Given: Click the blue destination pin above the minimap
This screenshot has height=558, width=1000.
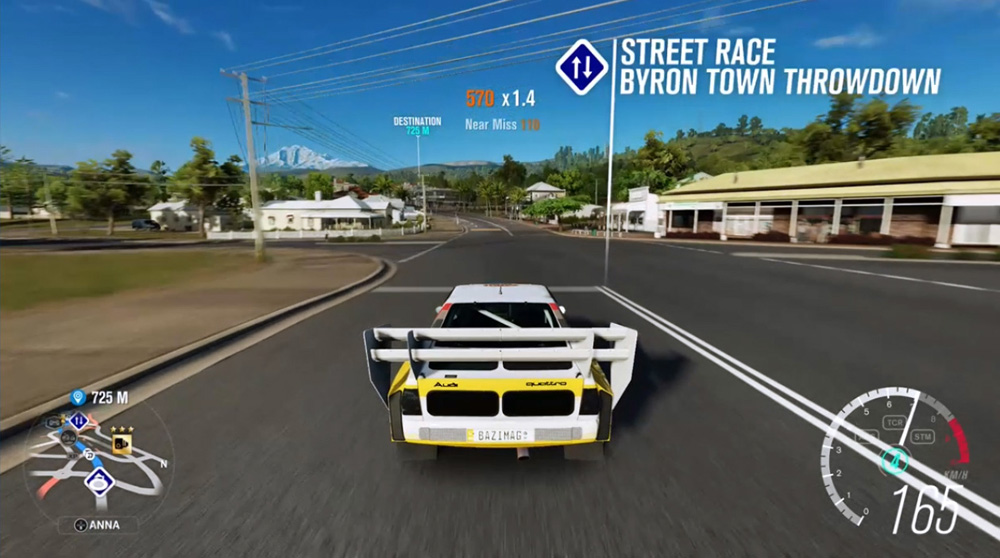Looking at the screenshot, I should (x=77, y=398).
